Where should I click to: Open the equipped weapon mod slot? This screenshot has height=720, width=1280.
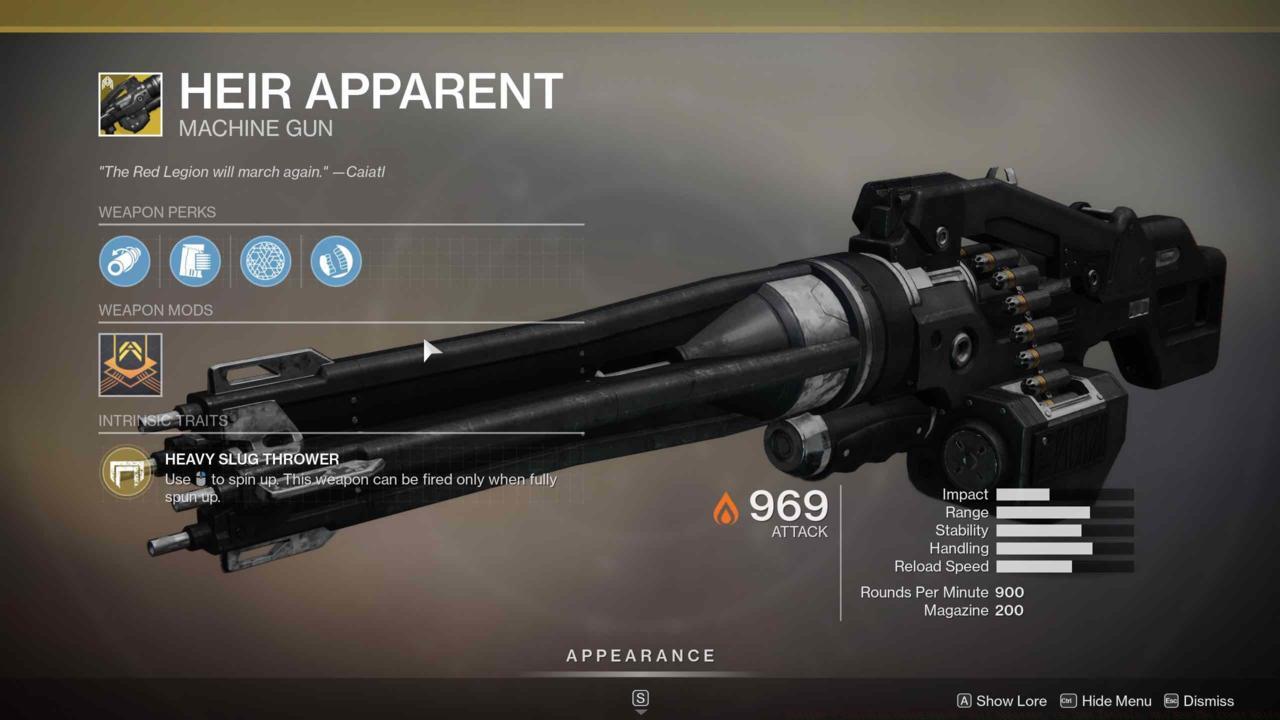(129, 364)
